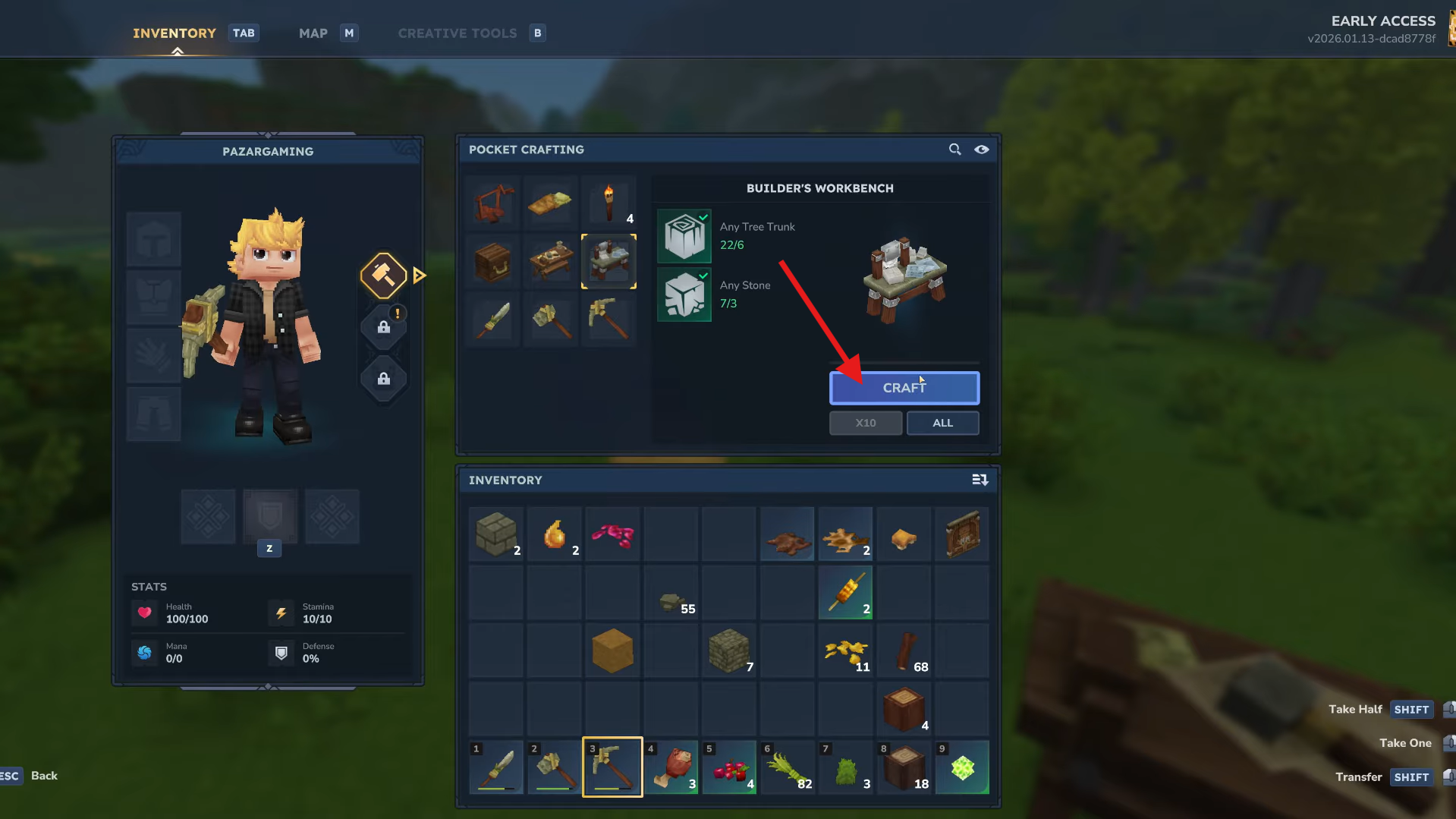Select the knife recipe
The width and height of the screenshot is (1456, 819).
(x=492, y=320)
